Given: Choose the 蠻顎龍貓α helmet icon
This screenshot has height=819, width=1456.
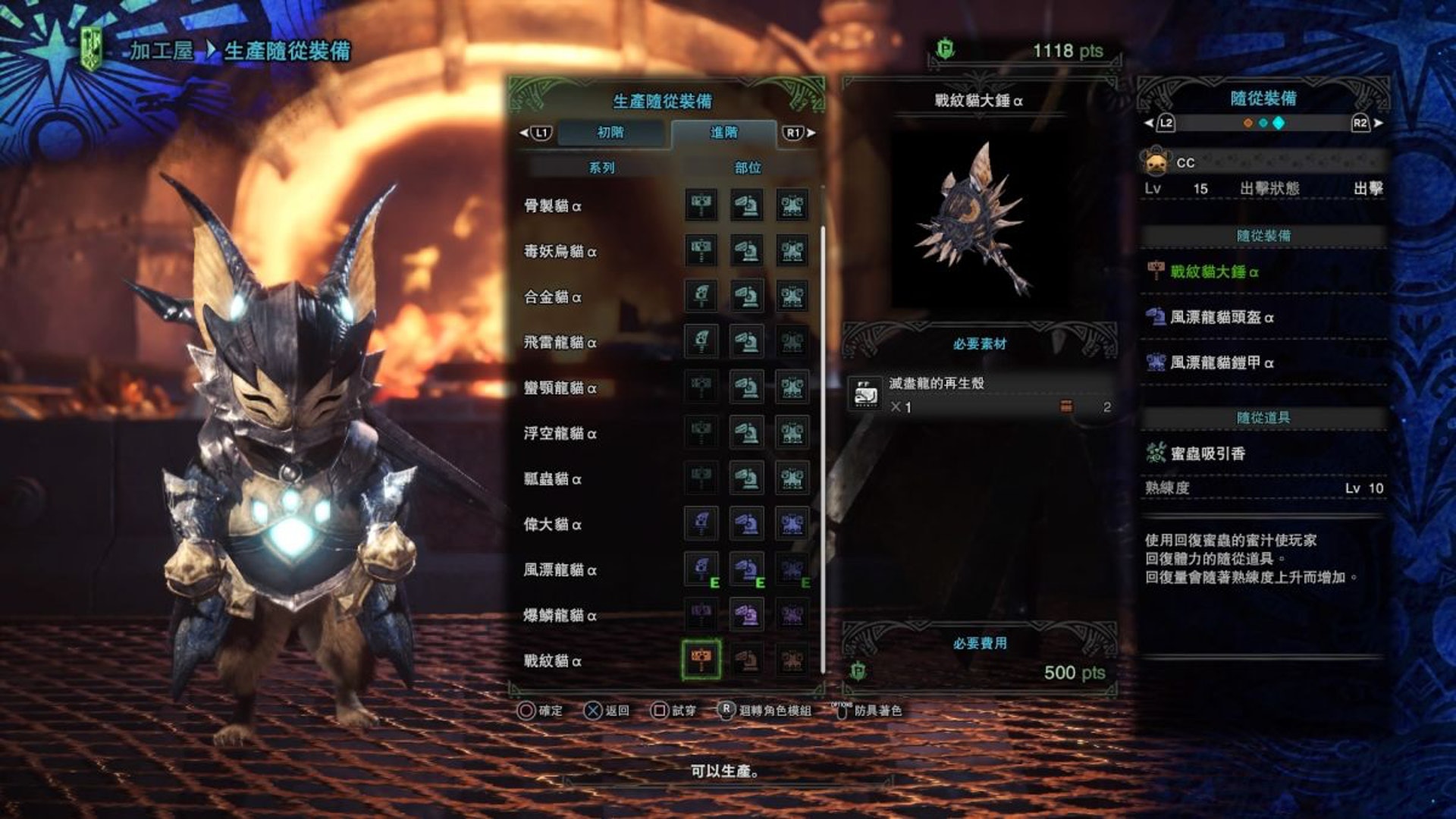Looking at the screenshot, I should (x=747, y=388).
